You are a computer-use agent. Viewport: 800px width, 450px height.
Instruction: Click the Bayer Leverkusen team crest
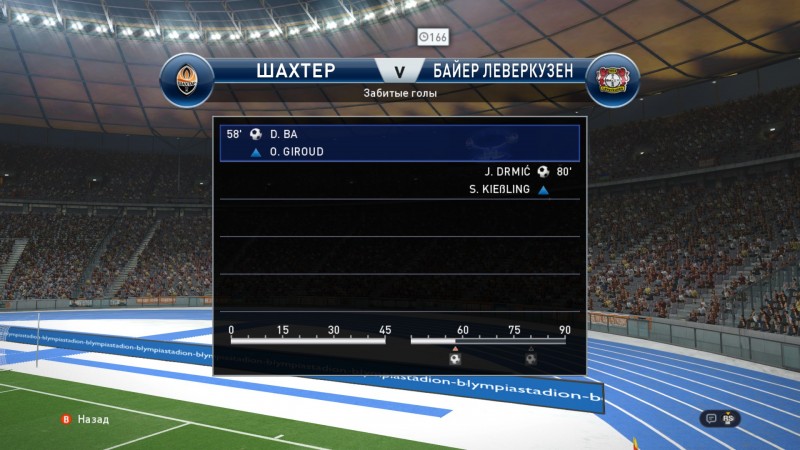612,80
